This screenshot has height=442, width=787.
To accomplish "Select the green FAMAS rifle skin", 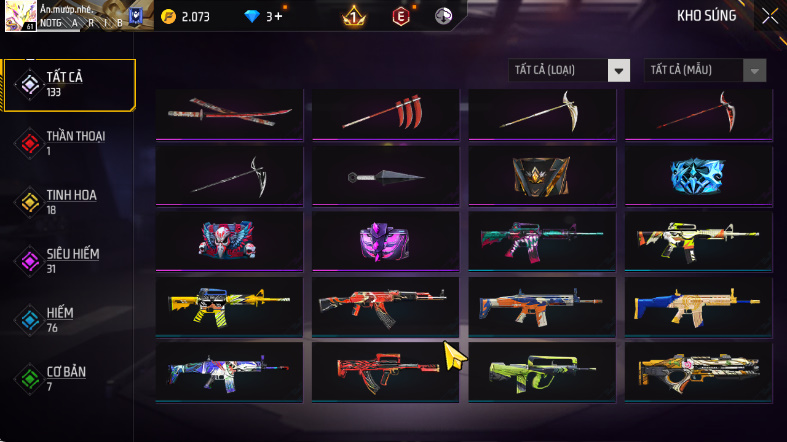I will (x=541, y=369).
